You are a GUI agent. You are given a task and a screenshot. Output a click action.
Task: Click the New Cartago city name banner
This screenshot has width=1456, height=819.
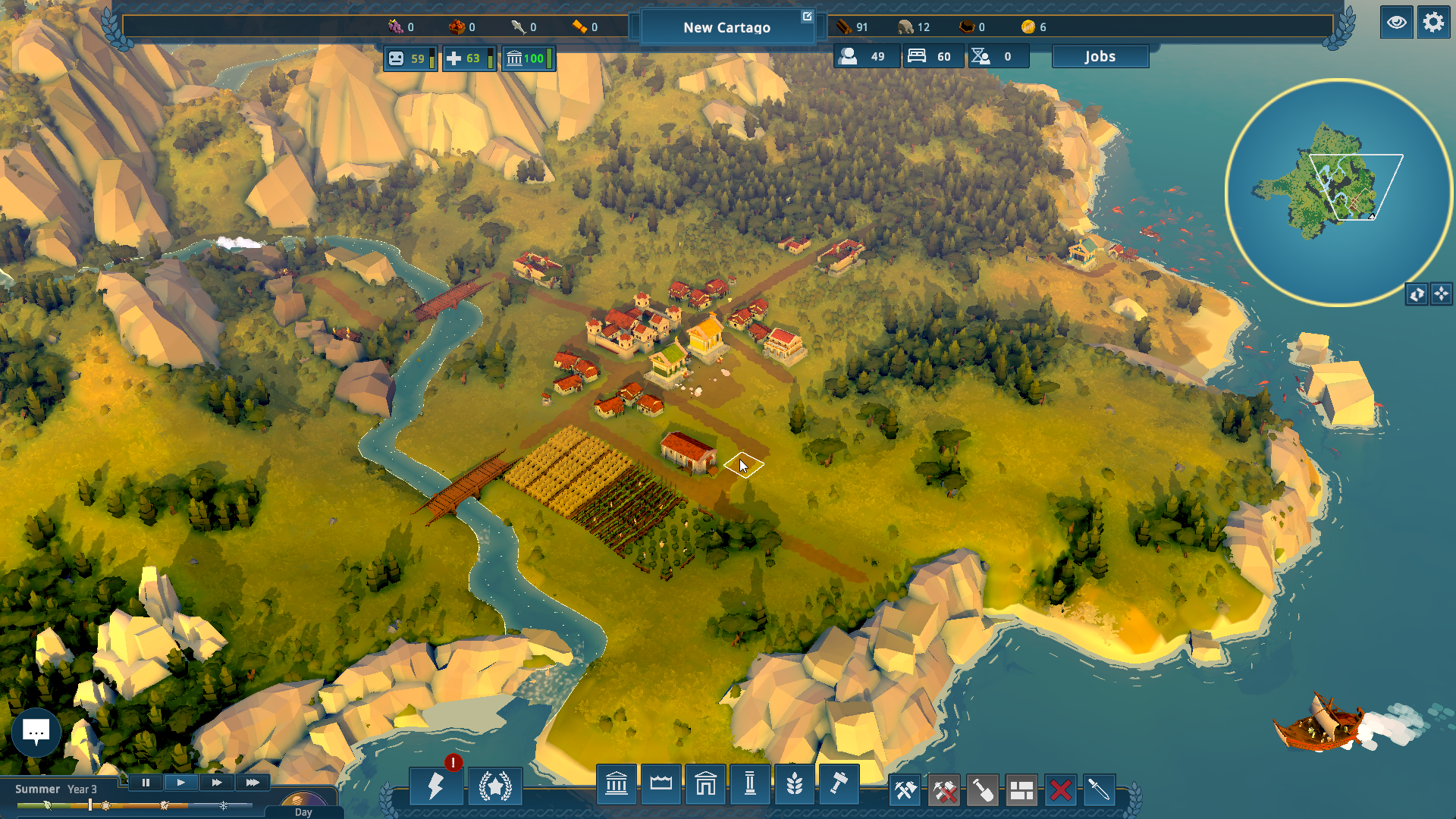(x=726, y=27)
